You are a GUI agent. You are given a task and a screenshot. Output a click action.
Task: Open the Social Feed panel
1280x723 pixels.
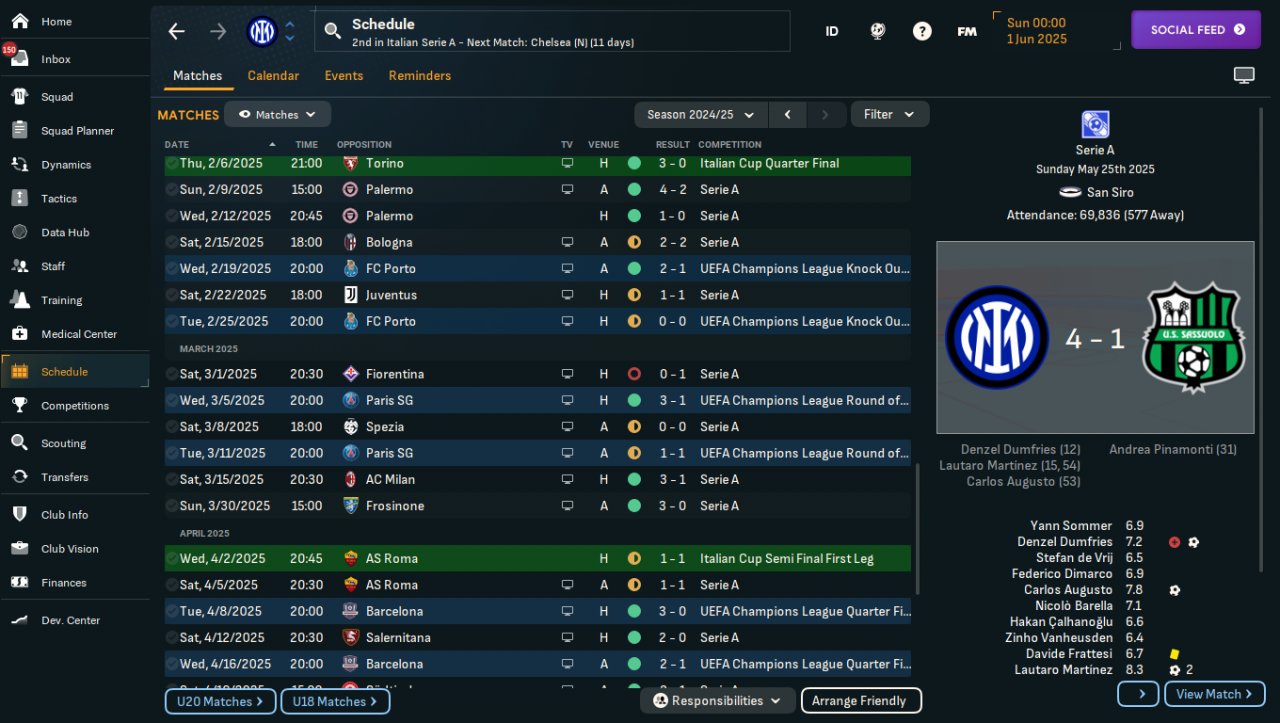[1195, 30]
